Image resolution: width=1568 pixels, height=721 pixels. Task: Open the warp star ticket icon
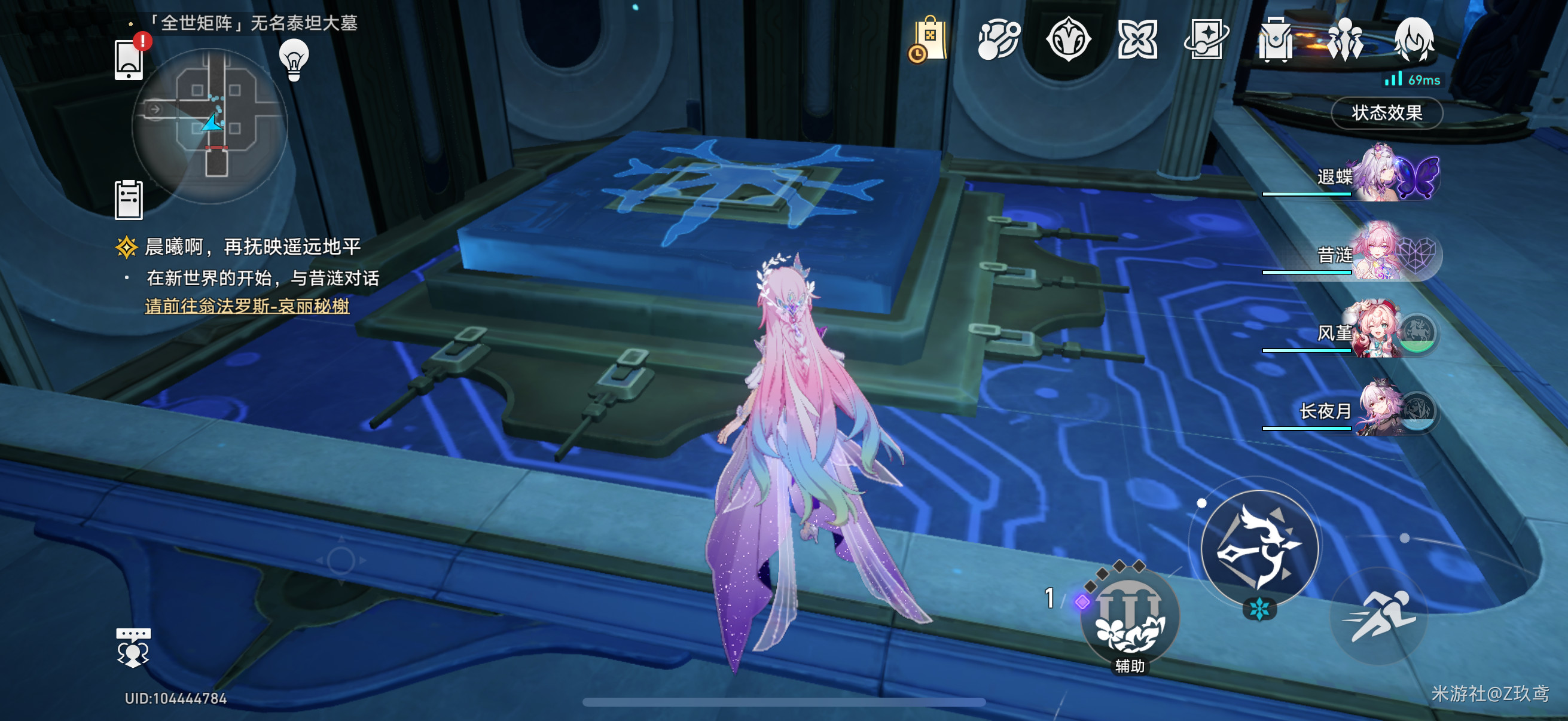(1206, 40)
